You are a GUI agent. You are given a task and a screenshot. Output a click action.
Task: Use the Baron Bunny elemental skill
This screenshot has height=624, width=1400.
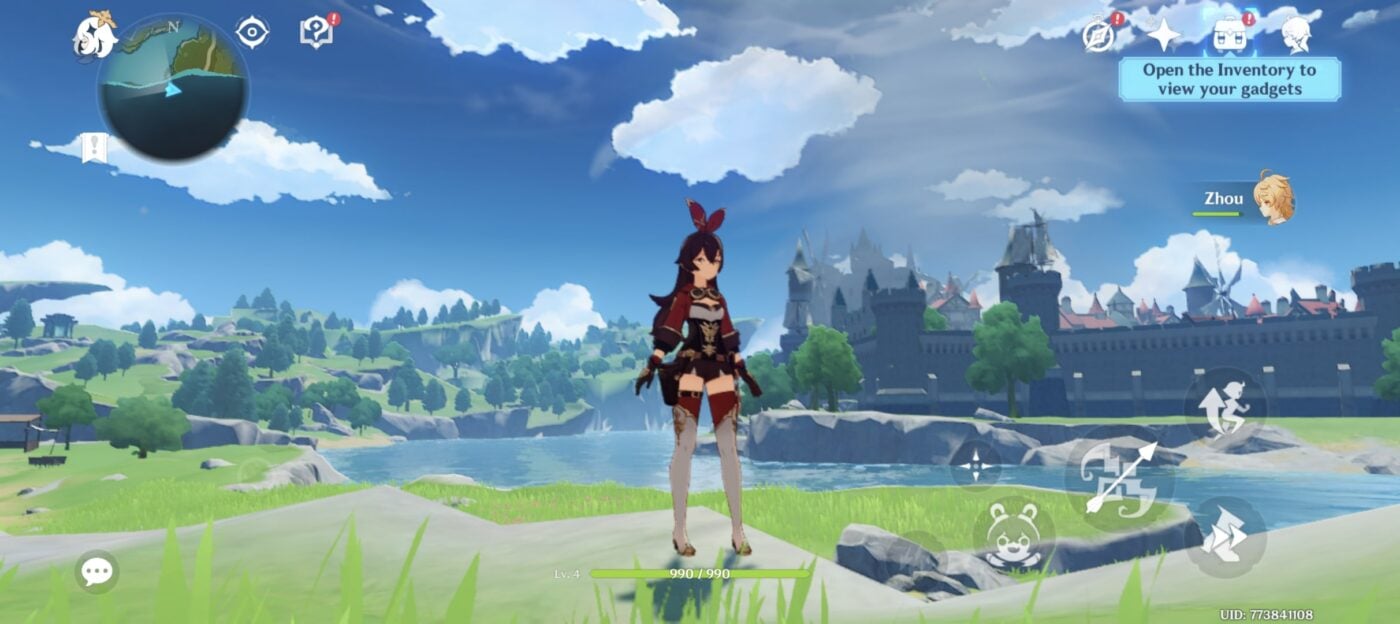[1013, 536]
